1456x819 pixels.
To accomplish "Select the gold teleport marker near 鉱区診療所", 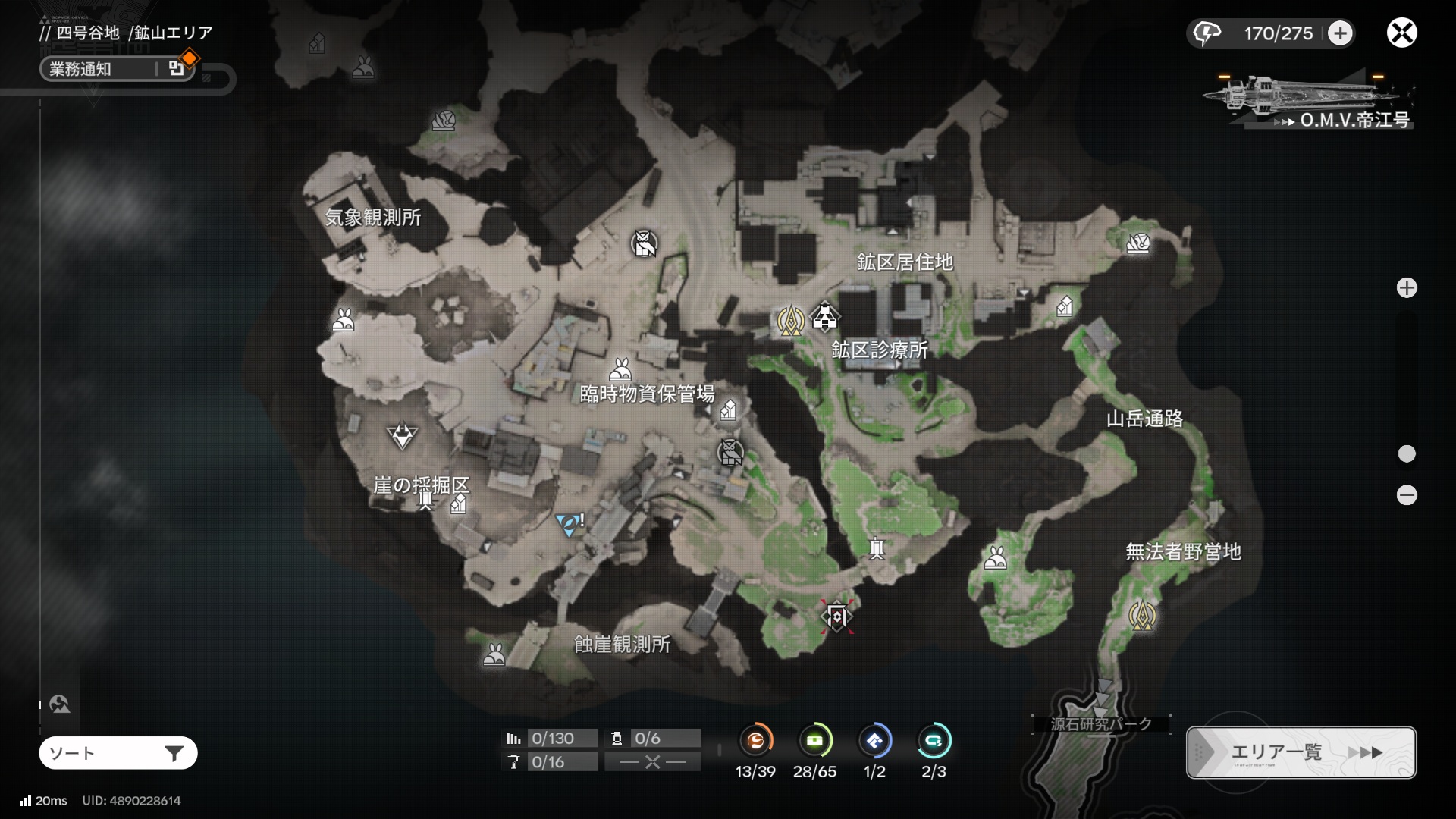I will click(x=790, y=321).
